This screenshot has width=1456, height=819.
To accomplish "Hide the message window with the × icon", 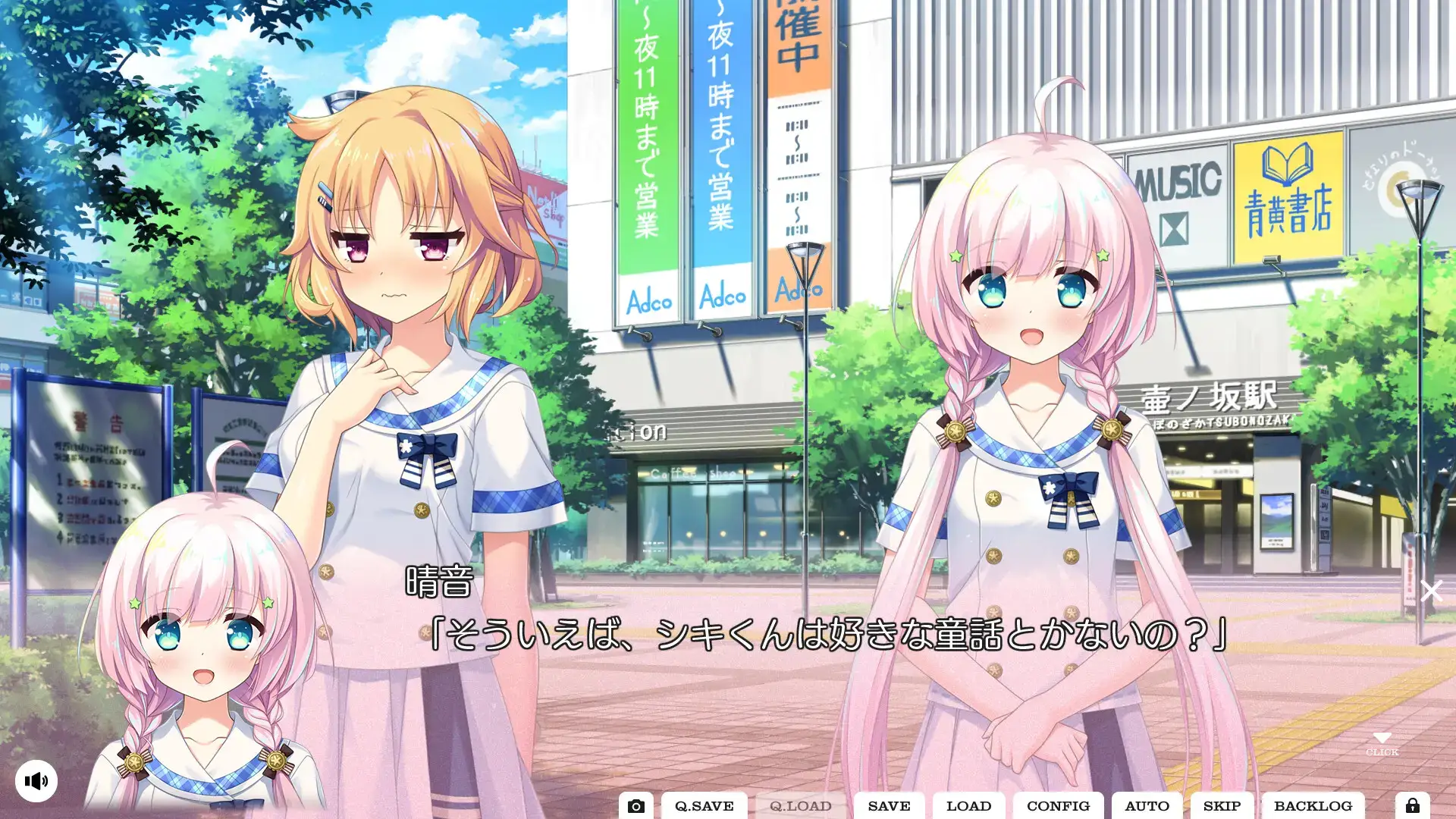I will (1432, 591).
